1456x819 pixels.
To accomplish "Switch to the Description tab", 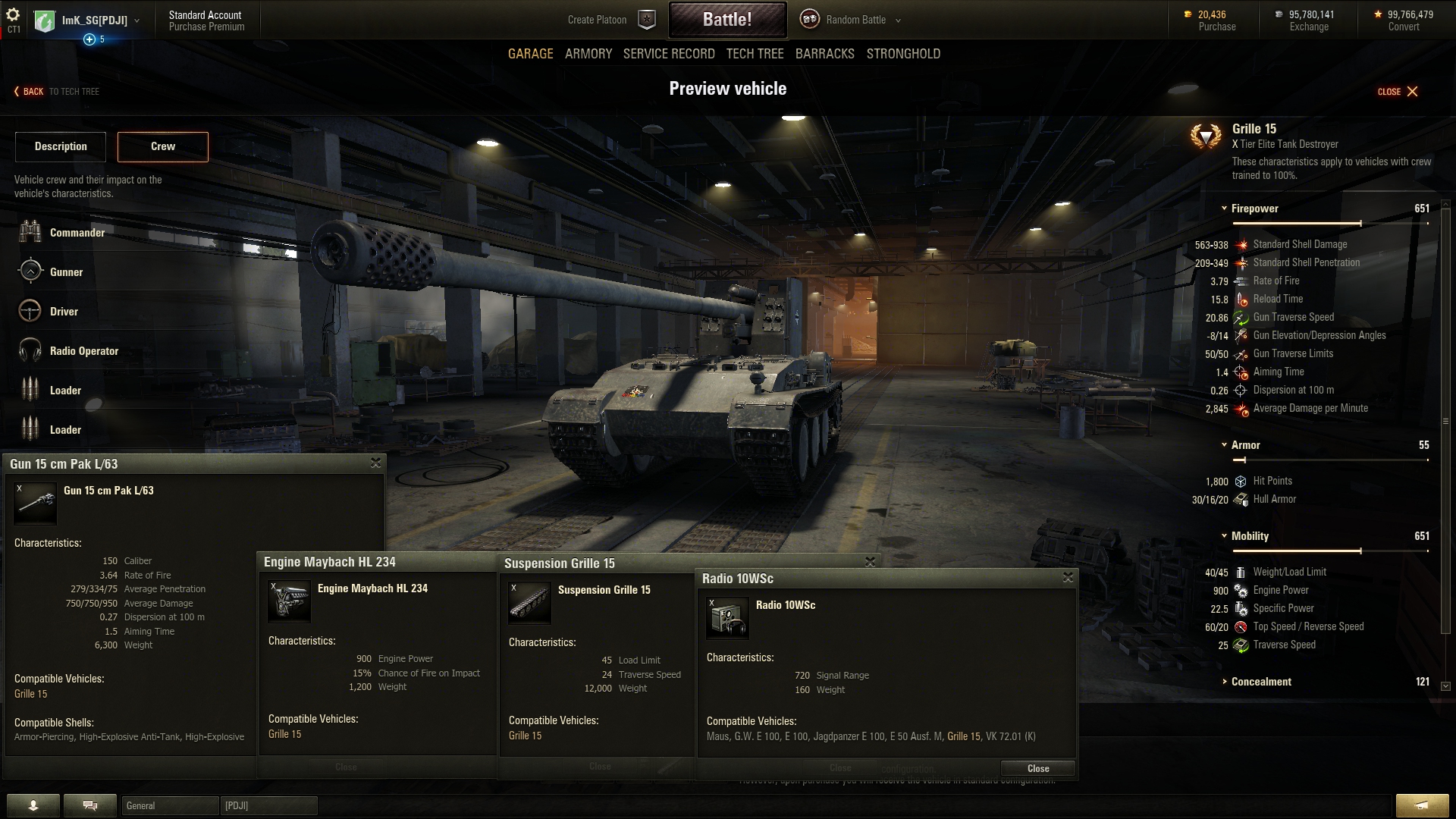I will pos(61,146).
